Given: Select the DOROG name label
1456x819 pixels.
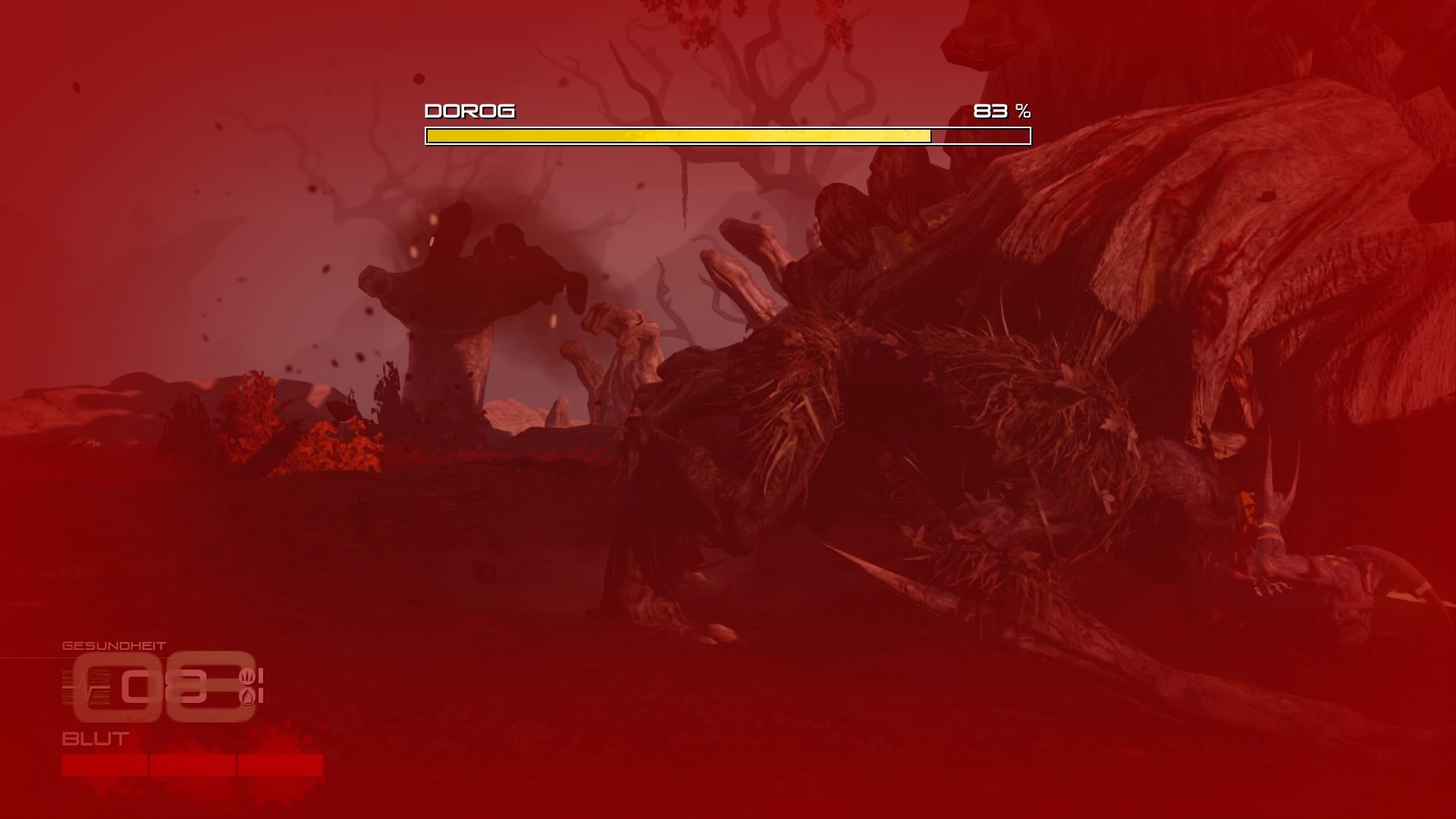Looking at the screenshot, I should 469,111.
